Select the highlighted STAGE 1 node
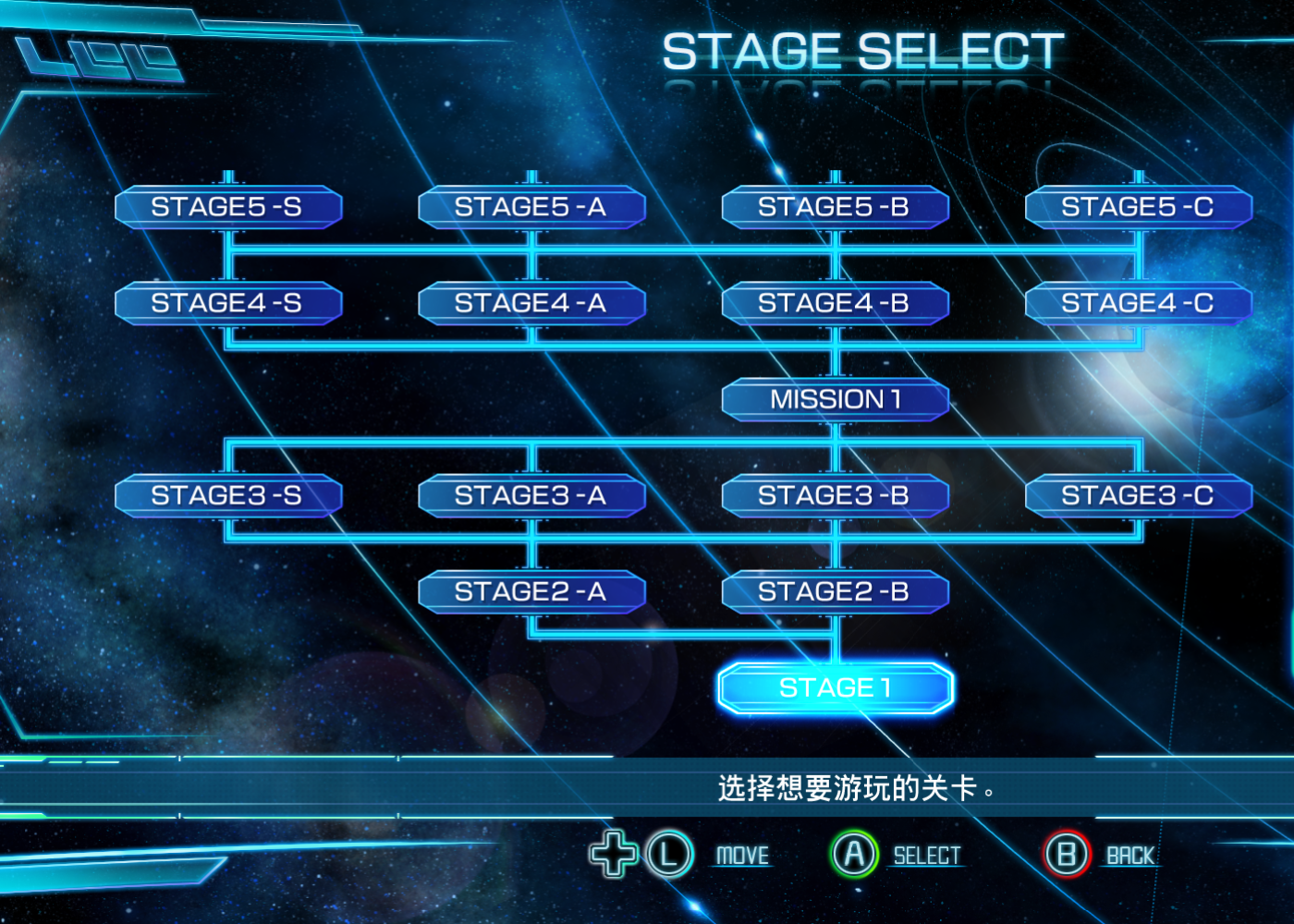The width and height of the screenshot is (1294, 924). pos(835,688)
